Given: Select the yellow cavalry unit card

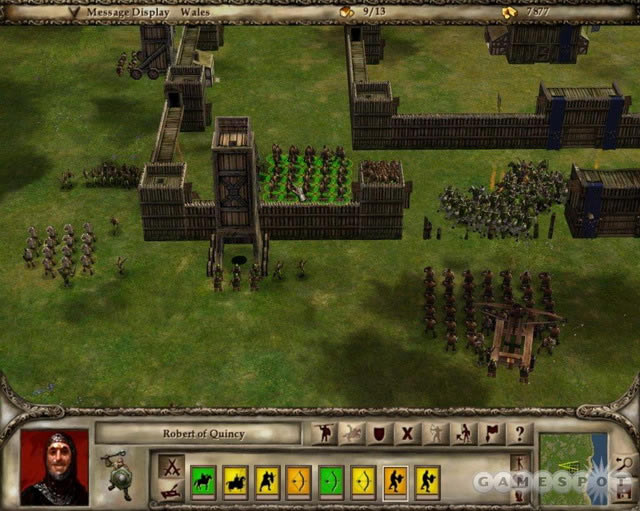Looking at the screenshot, I should tap(235, 481).
